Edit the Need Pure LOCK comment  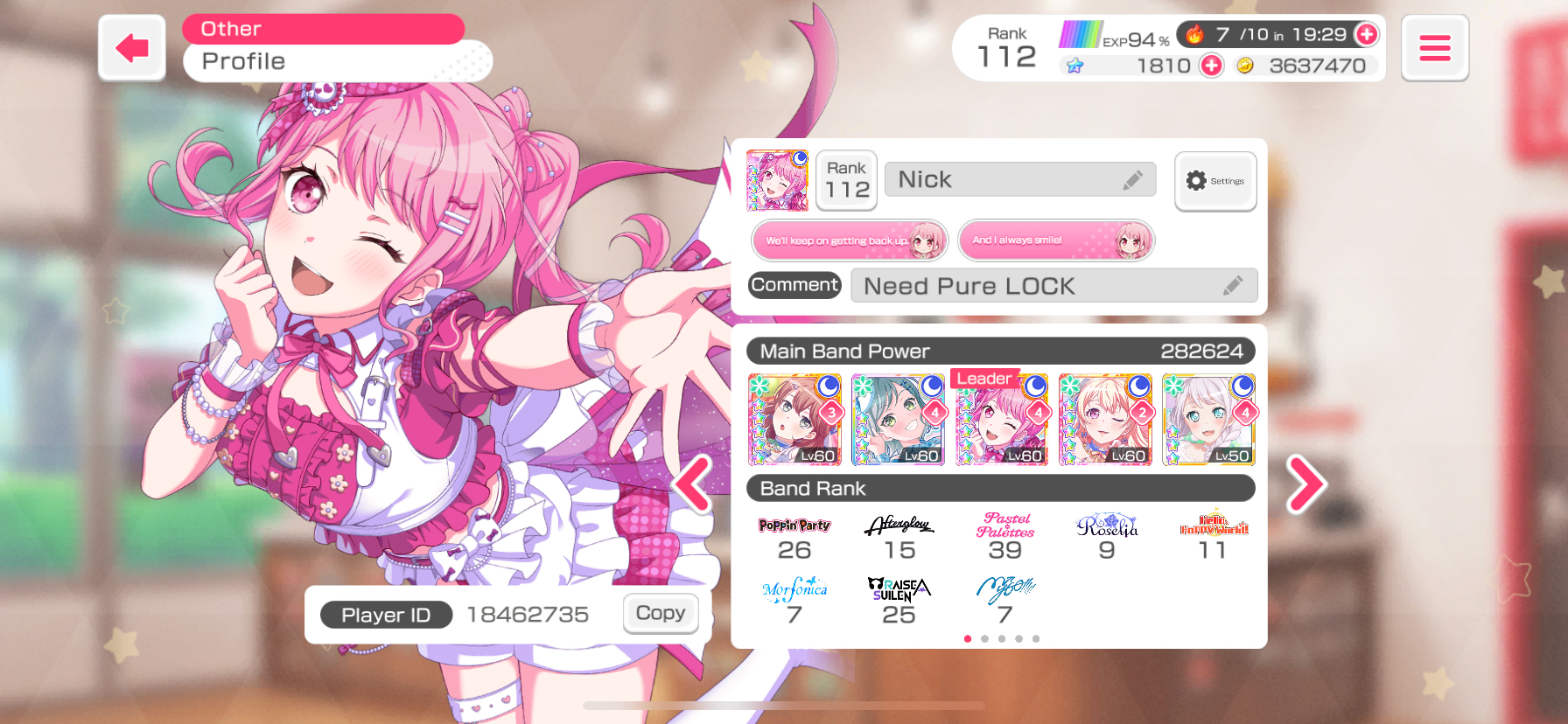coord(1232,286)
